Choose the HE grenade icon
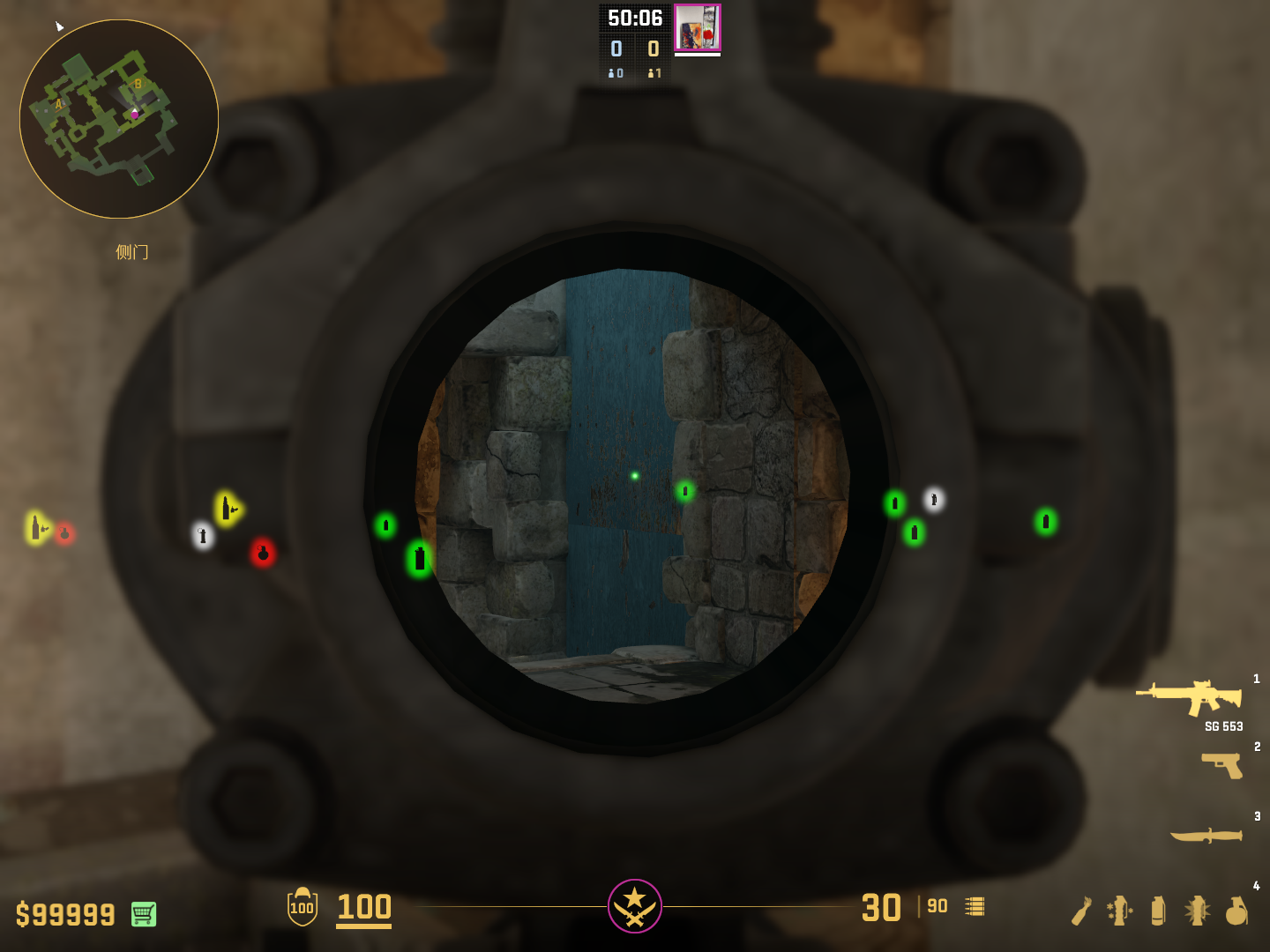This screenshot has height=952, width=1270. pos(1236,911)
